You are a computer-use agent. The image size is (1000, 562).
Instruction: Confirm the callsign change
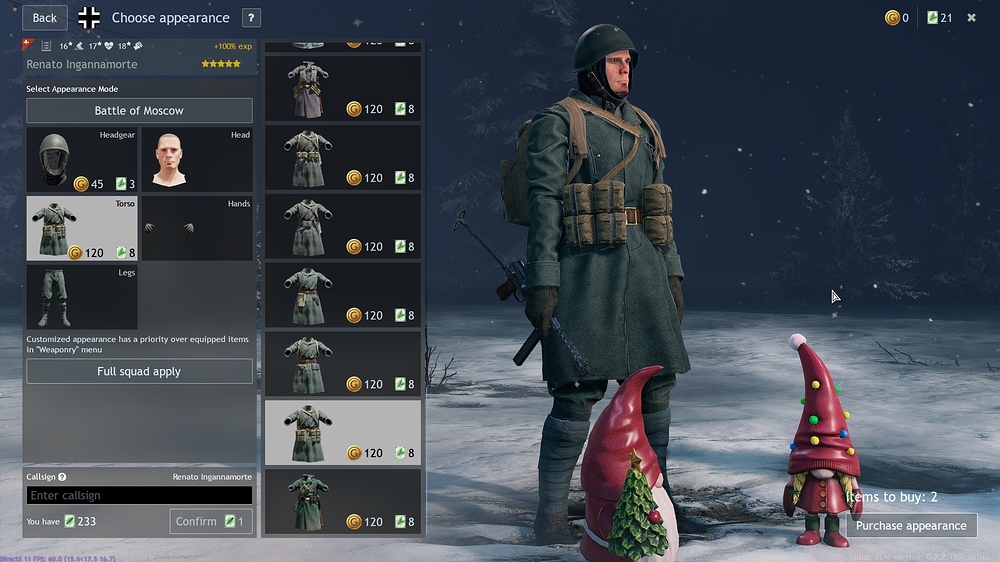[x=211, y=521]
